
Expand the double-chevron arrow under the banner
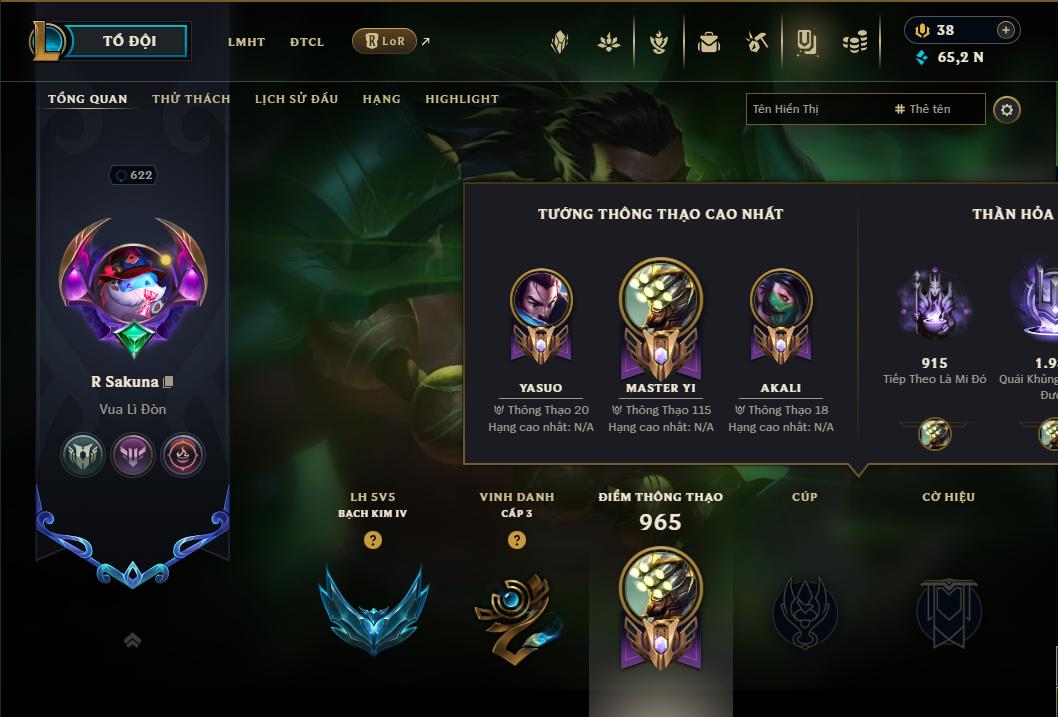coord(132,640)
